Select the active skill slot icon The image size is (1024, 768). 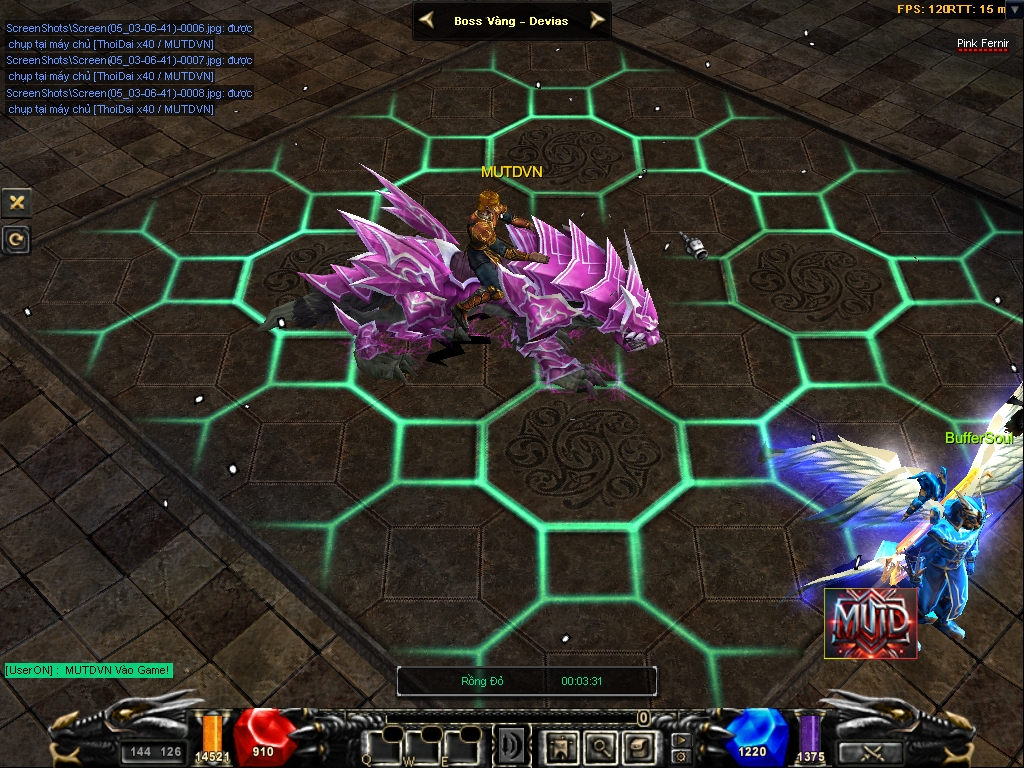point(513,746)
